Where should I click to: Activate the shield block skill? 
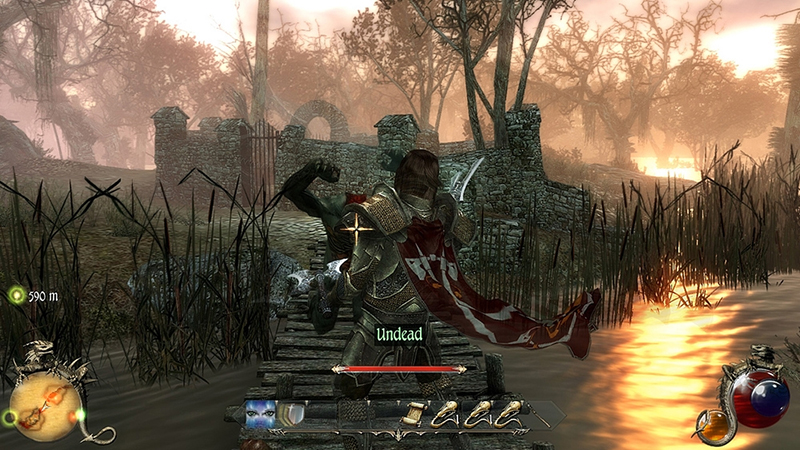[x=291, y=413]
